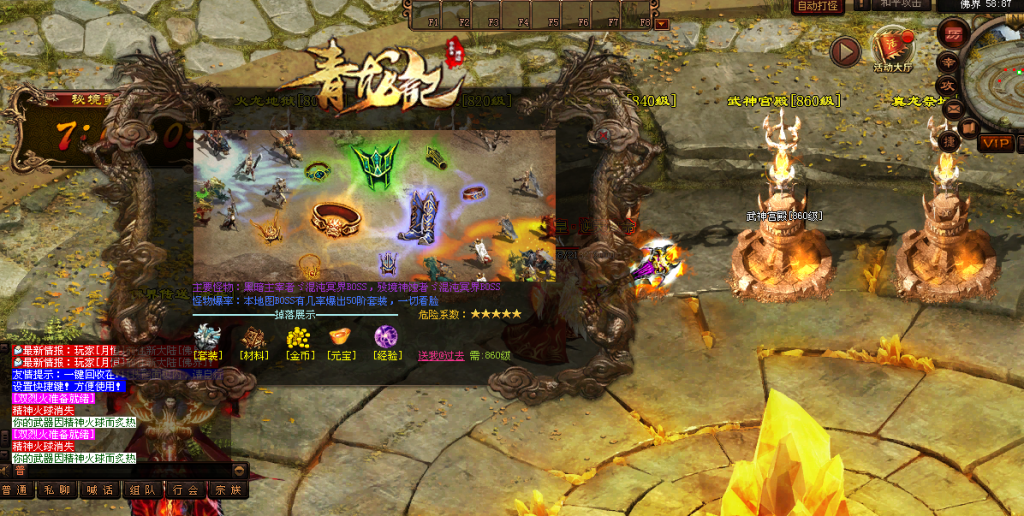Click the 送我过去 teleport link
Image resolution: width=1024 pixels, height=516 pixels.
click(x=440, y=356)
